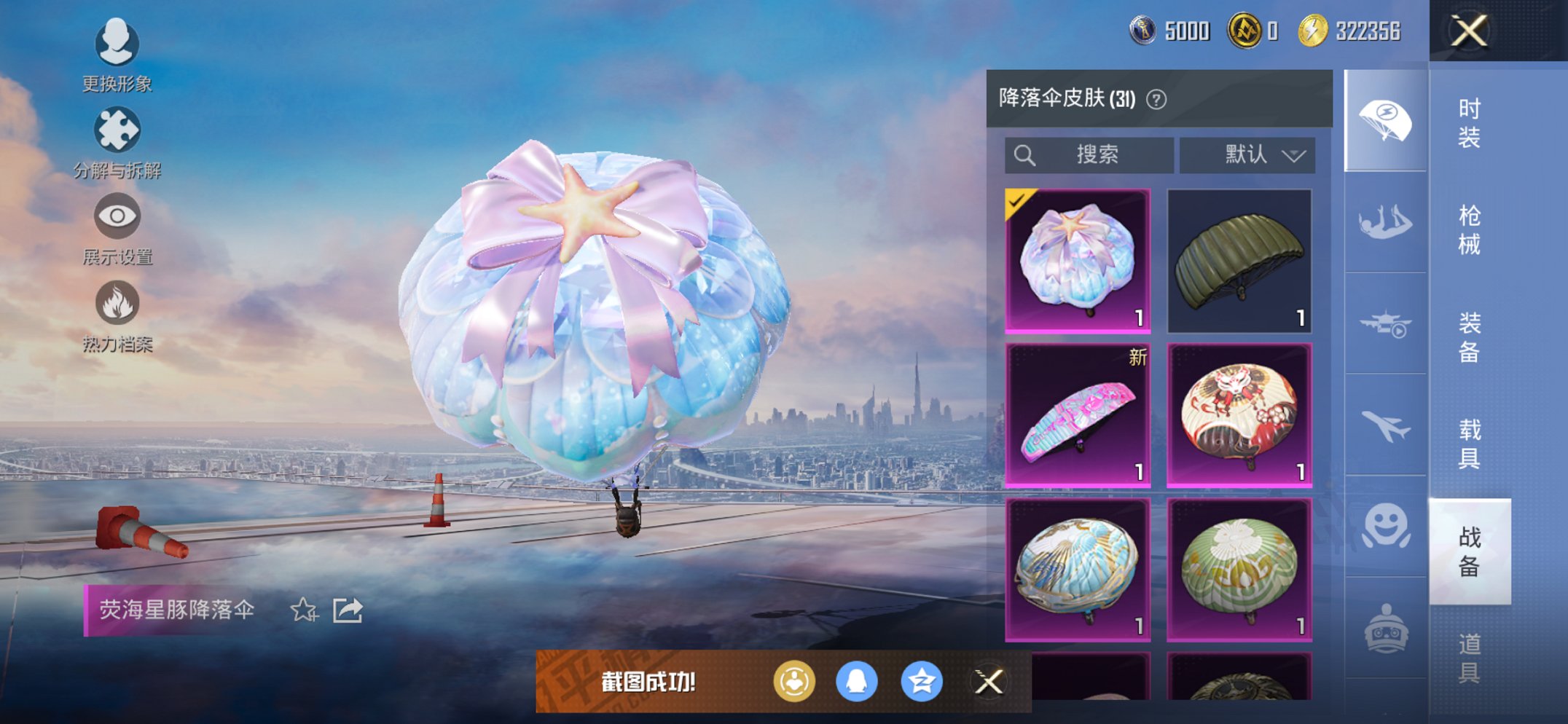1568x724 pixels.
Task: Open the 更换形象 avatar icon
Action: pyautogui.click(x=117, y=44)
